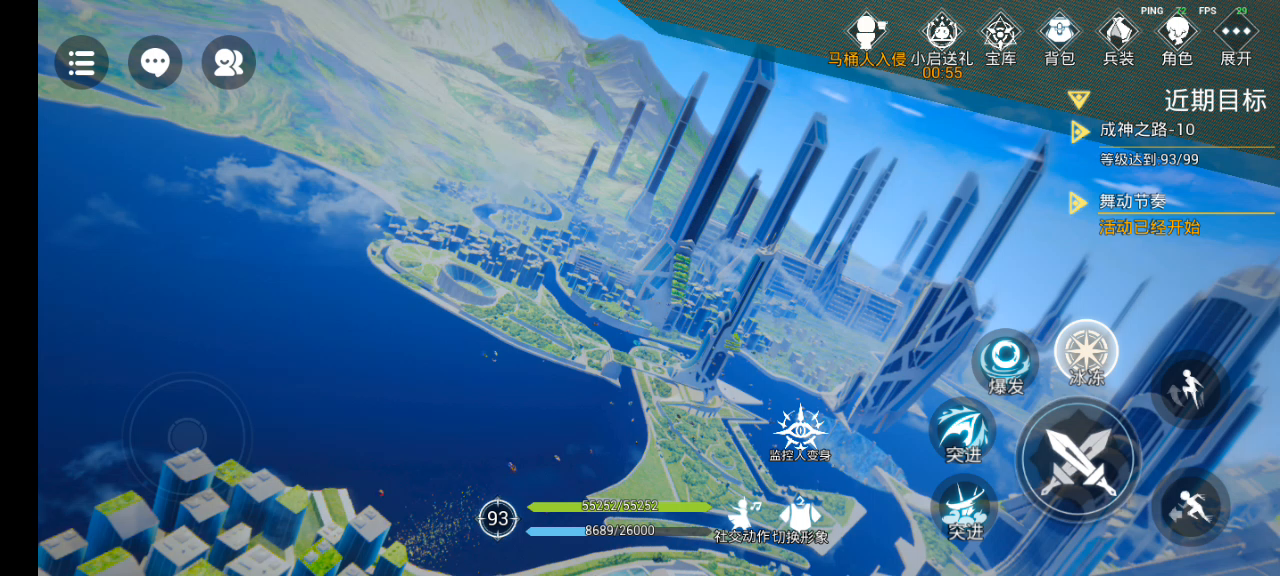Image resolution: width=1280 pixels, height=576 pixels.
Task: Open the list menu button
Action: pyautogui.click(x=81, y=63)
